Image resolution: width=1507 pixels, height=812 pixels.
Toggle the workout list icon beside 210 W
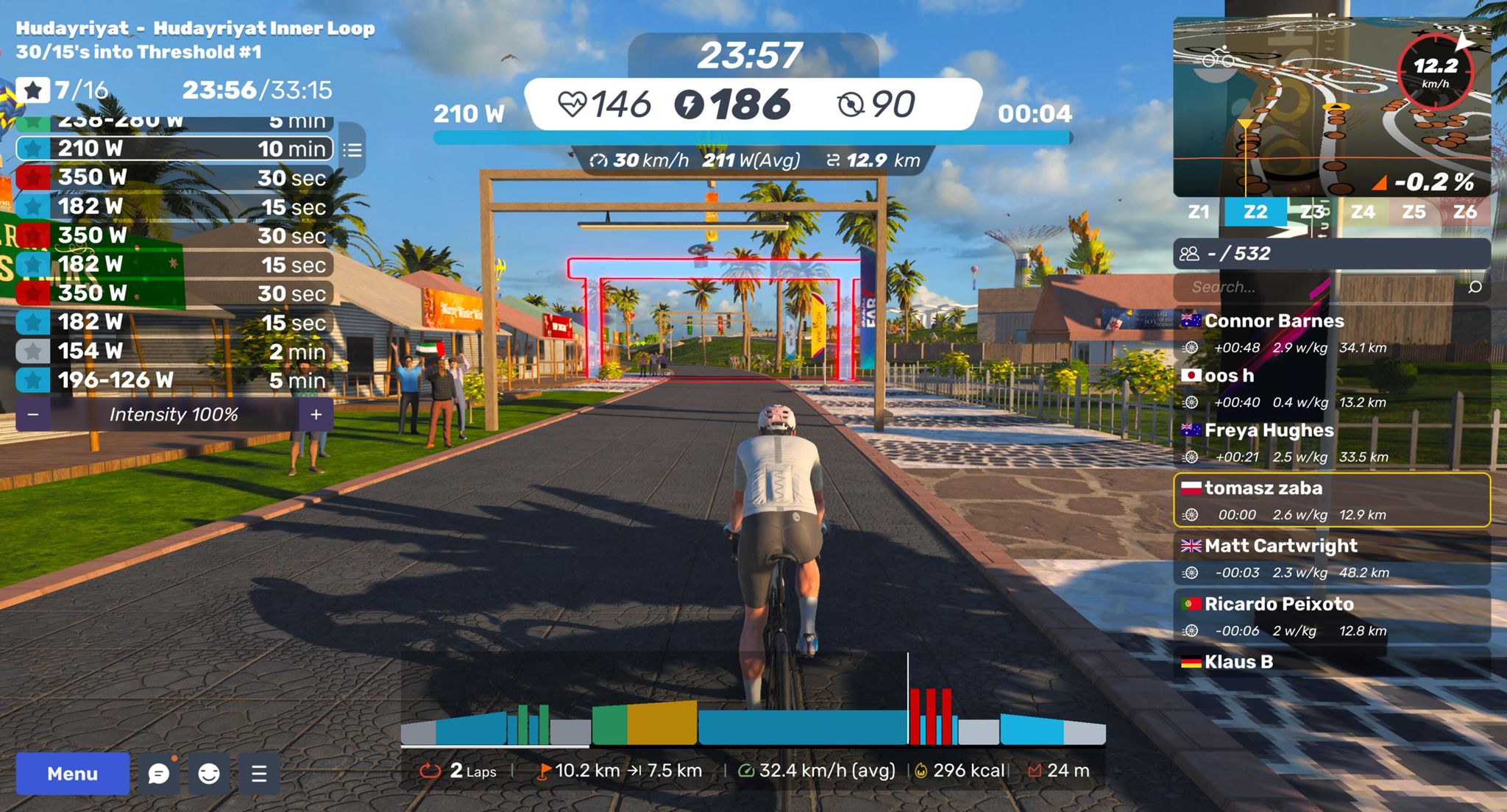[x=352, y=151]
